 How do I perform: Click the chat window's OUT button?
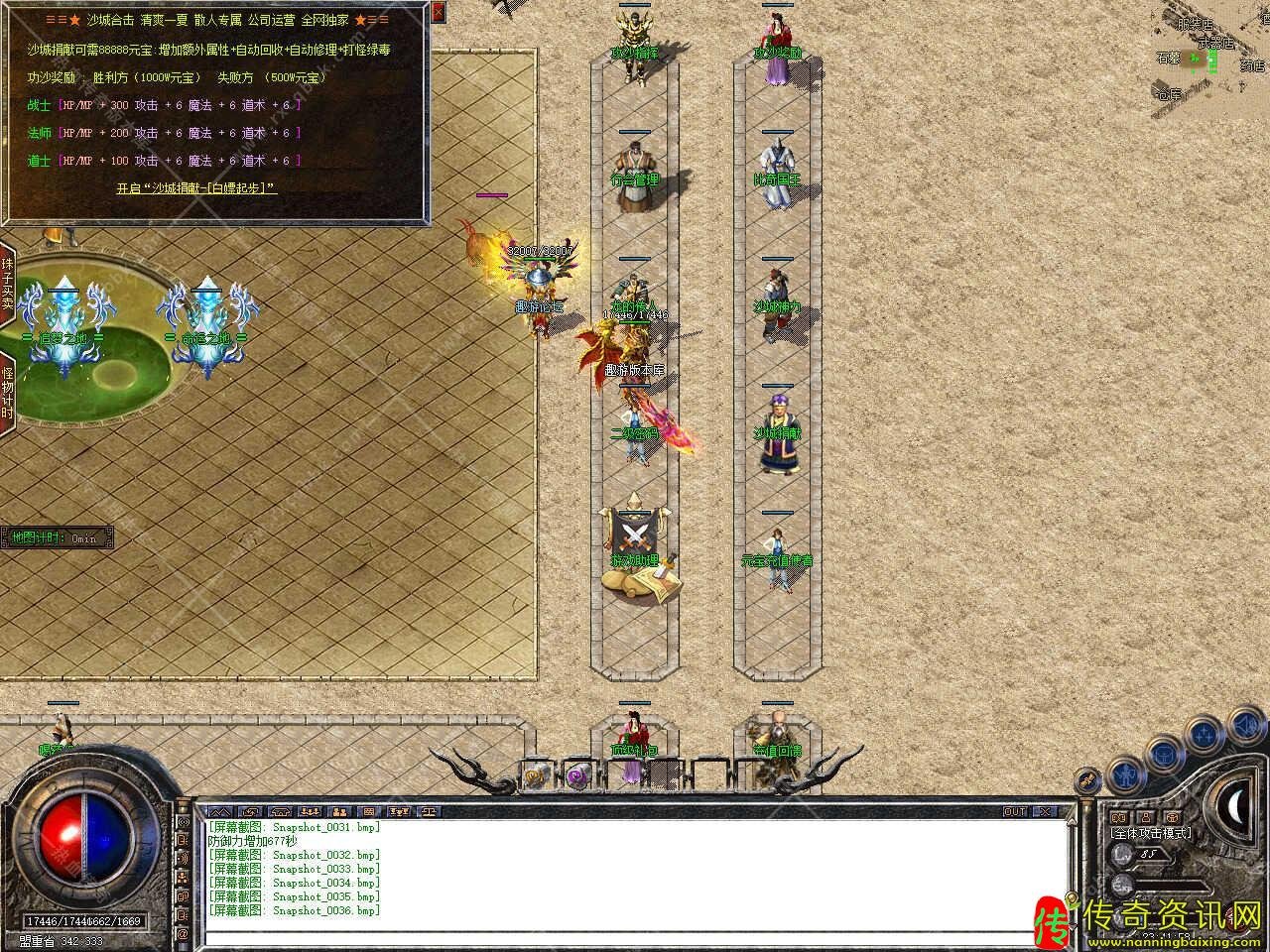click(x=1015, y=811)
